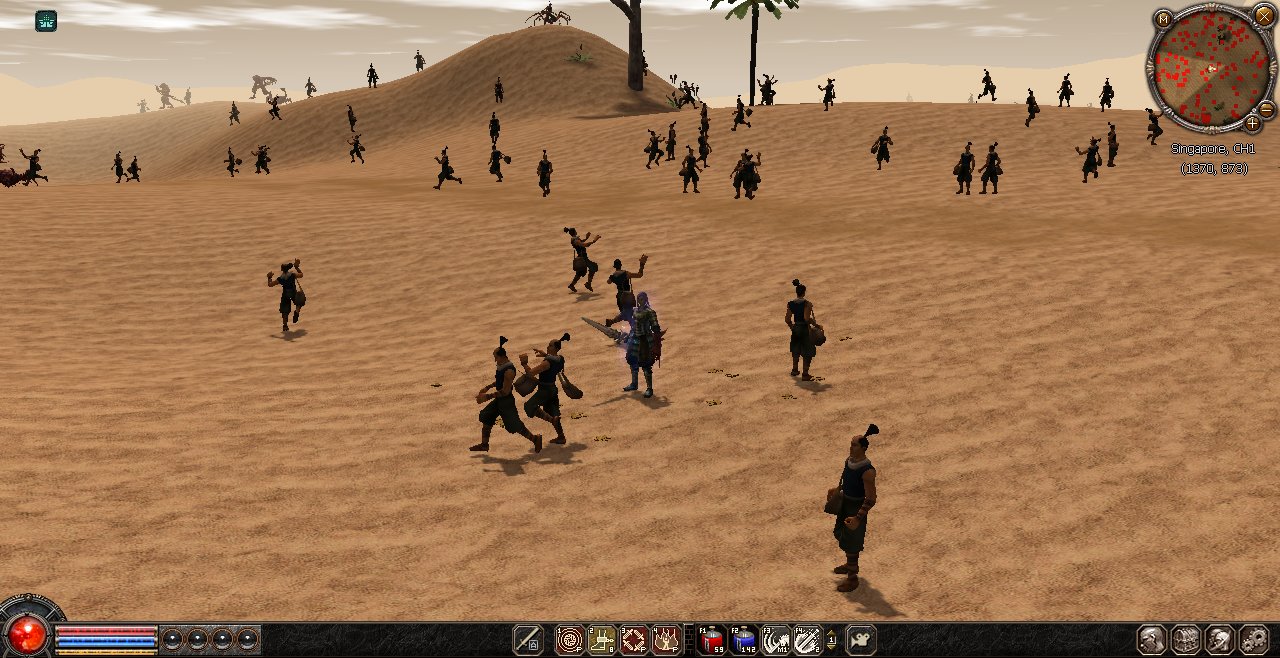The width and height of the screenshot is (1280, 658).
Task: Activate the crossed swords skill in slot 3
Action: 634,640
